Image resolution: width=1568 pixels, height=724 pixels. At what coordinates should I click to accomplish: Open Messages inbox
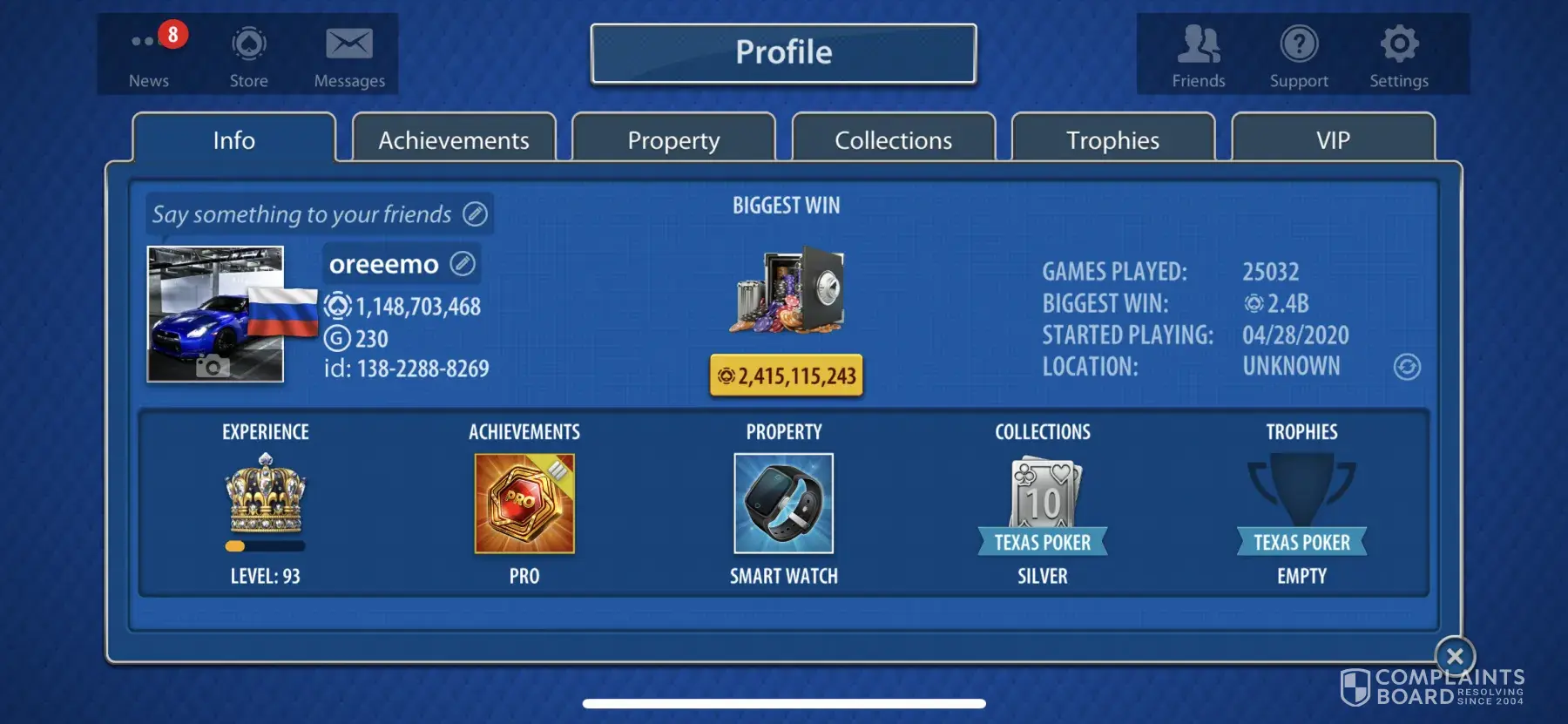349,55
